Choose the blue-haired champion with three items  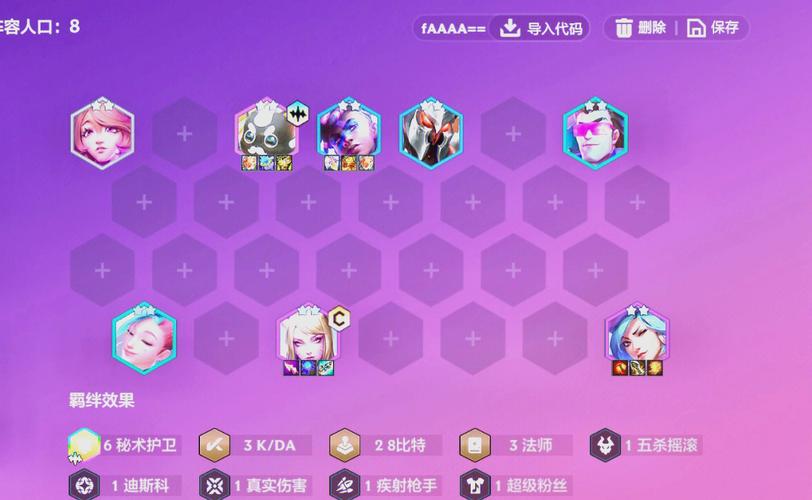(x=636, y=337)
